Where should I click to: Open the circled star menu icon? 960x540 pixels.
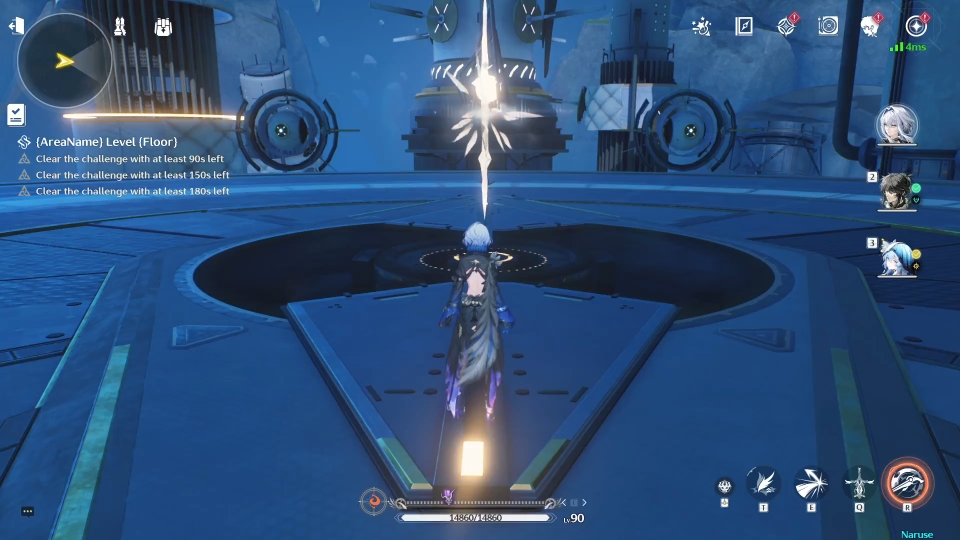[915, 27]
